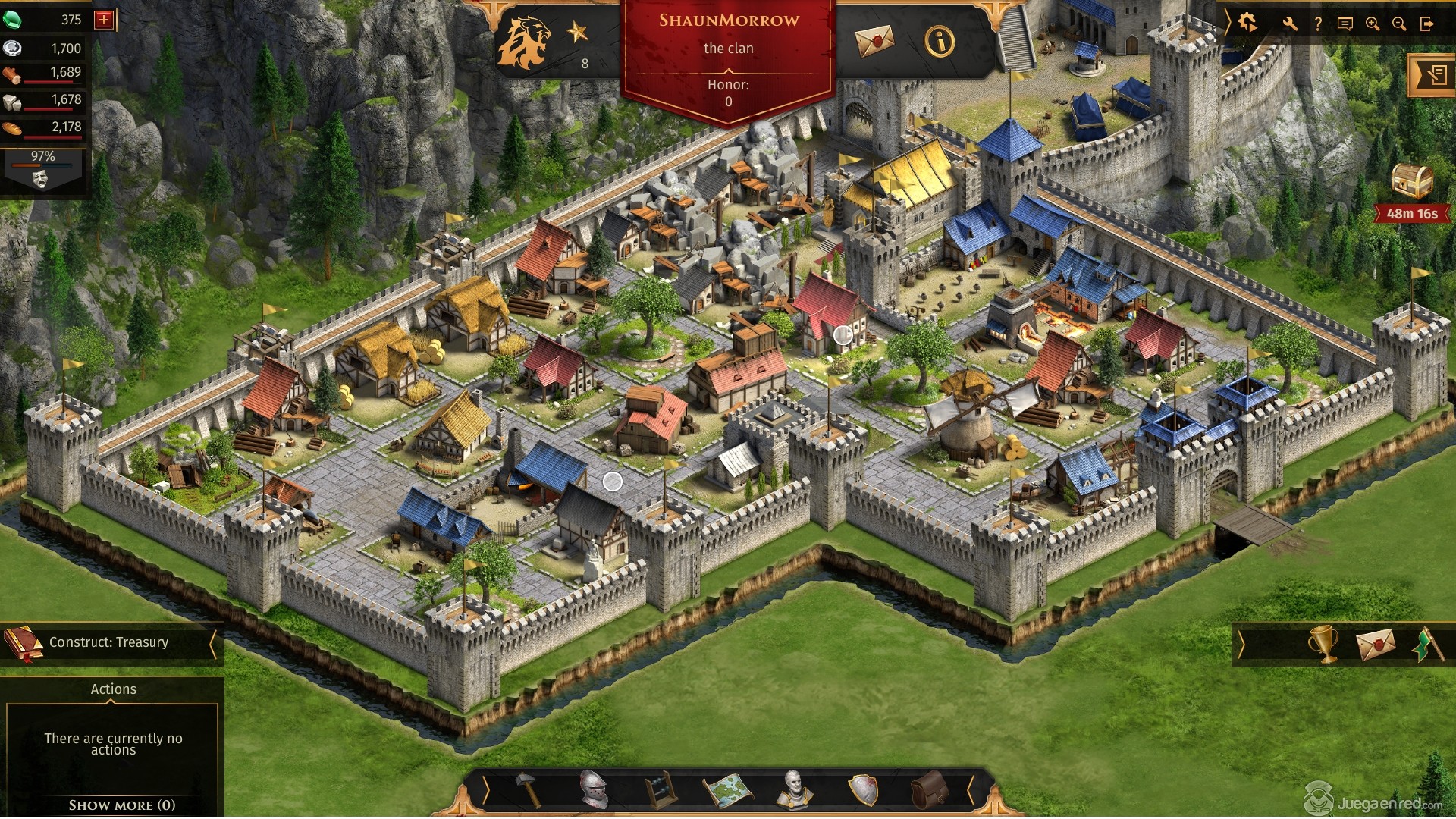1456x819 pixels.
Task: Log out using the exit arrow icon
Action: (x=1427, y=24)
